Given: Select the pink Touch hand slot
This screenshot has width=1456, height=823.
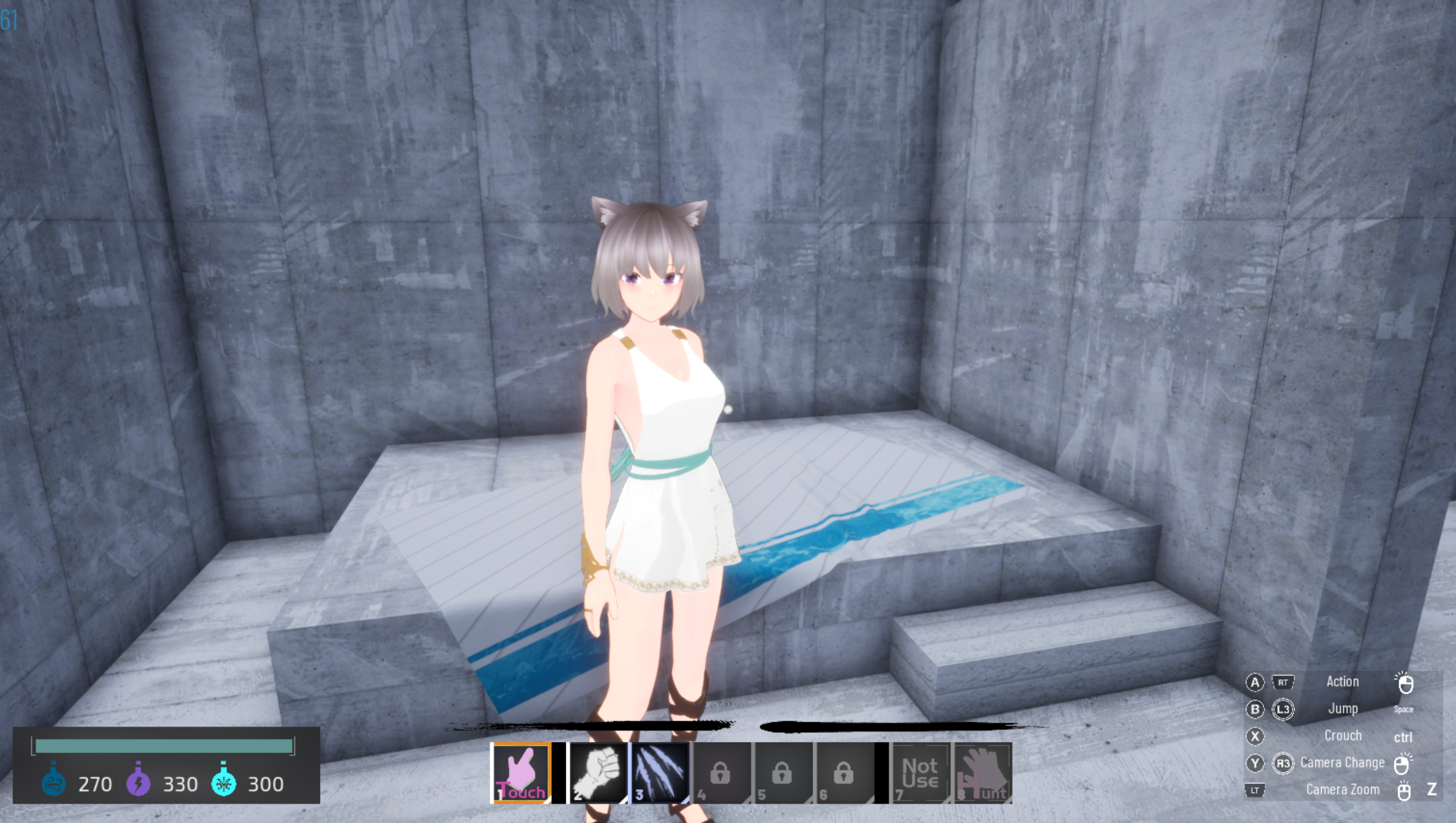Looking at the screenshot, I should pos(521,773).
